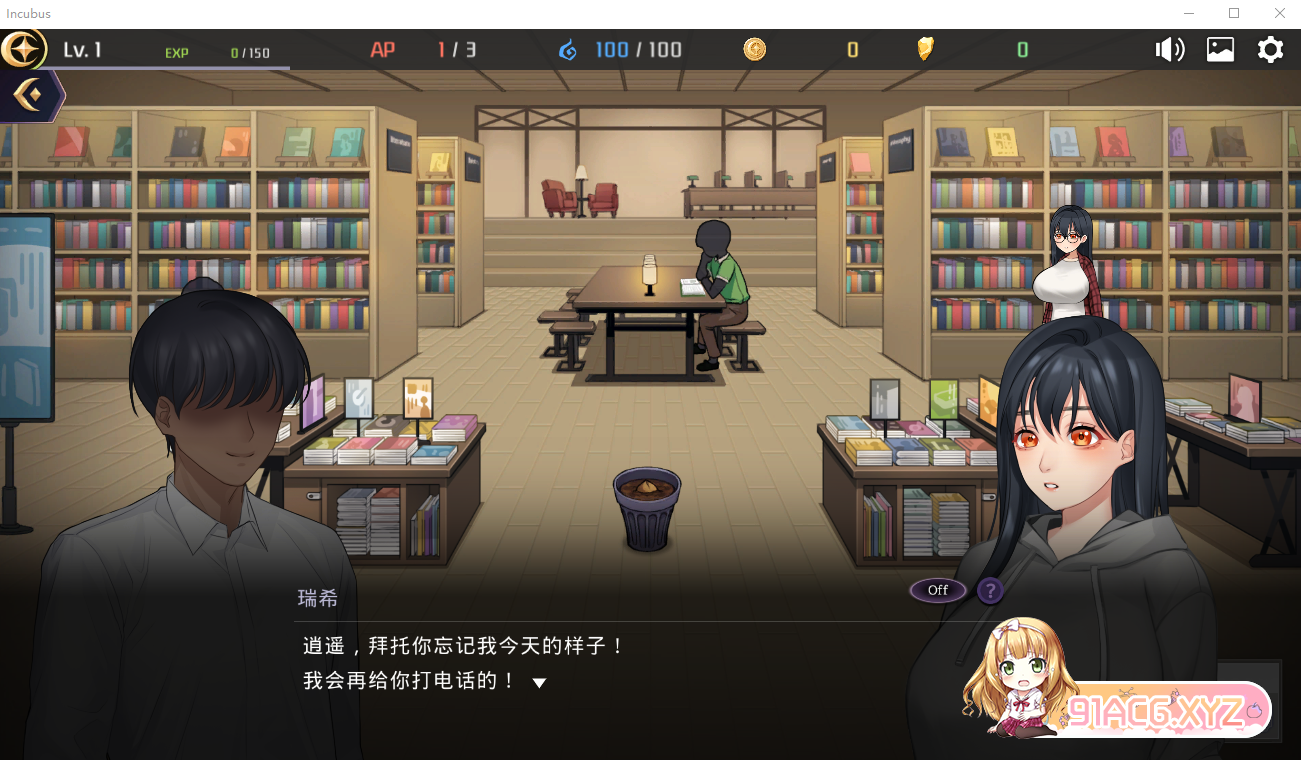
Task: Click the shield badge currency icon
Action: (x=925, y=48)
